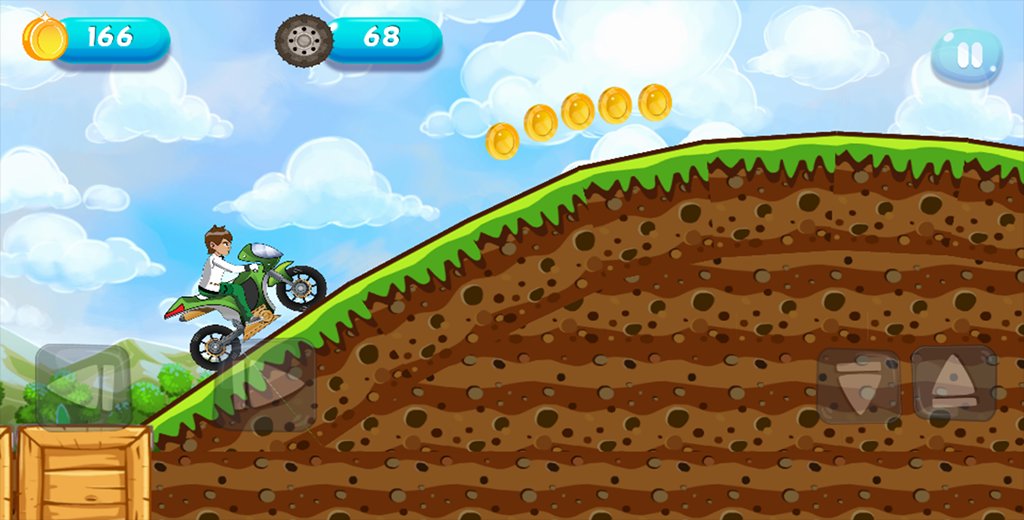The width and height of the screenshot is (1024, 520).
Task: Pause the game with the pause button
Action: point(967,56)
